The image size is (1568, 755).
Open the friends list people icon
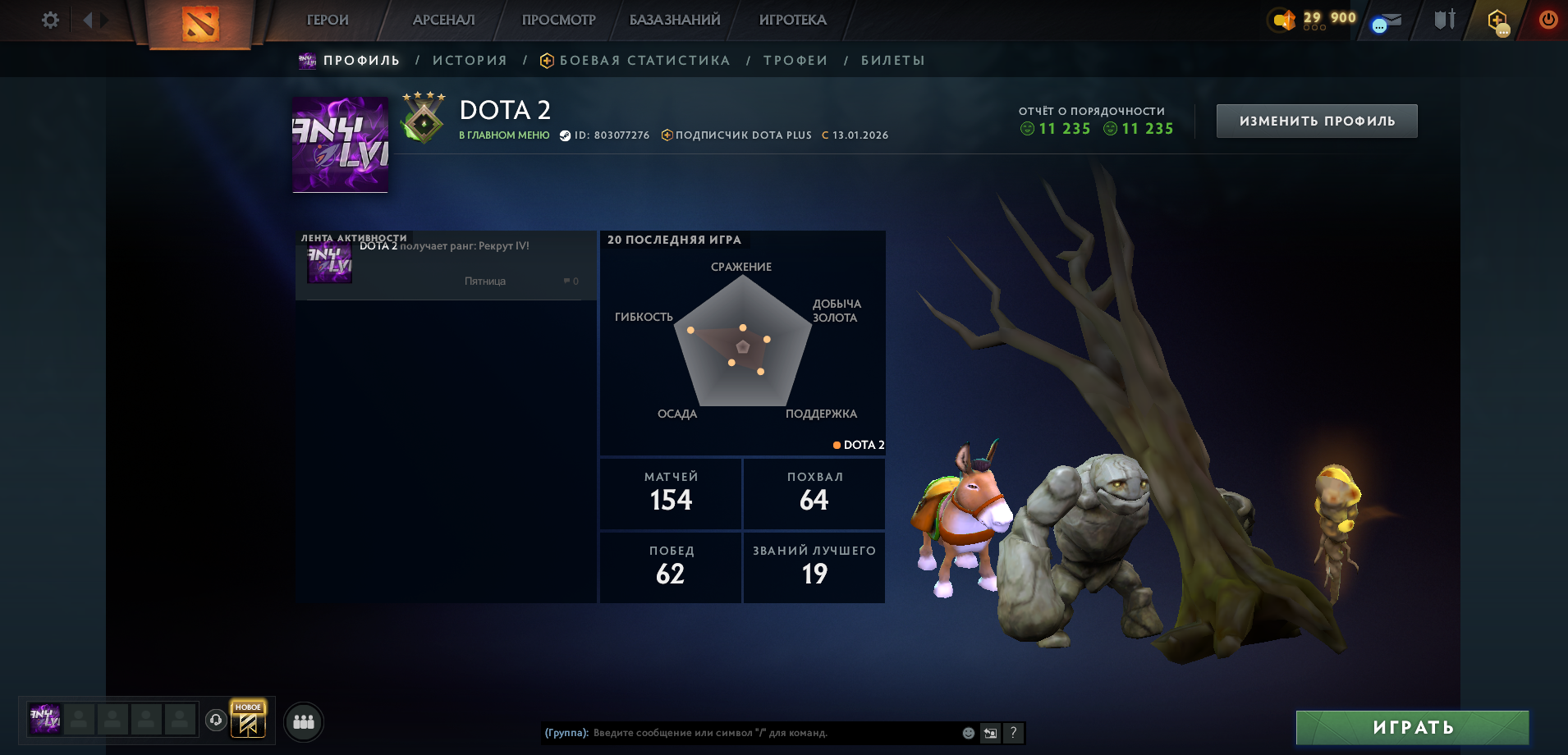coord(304,722)
